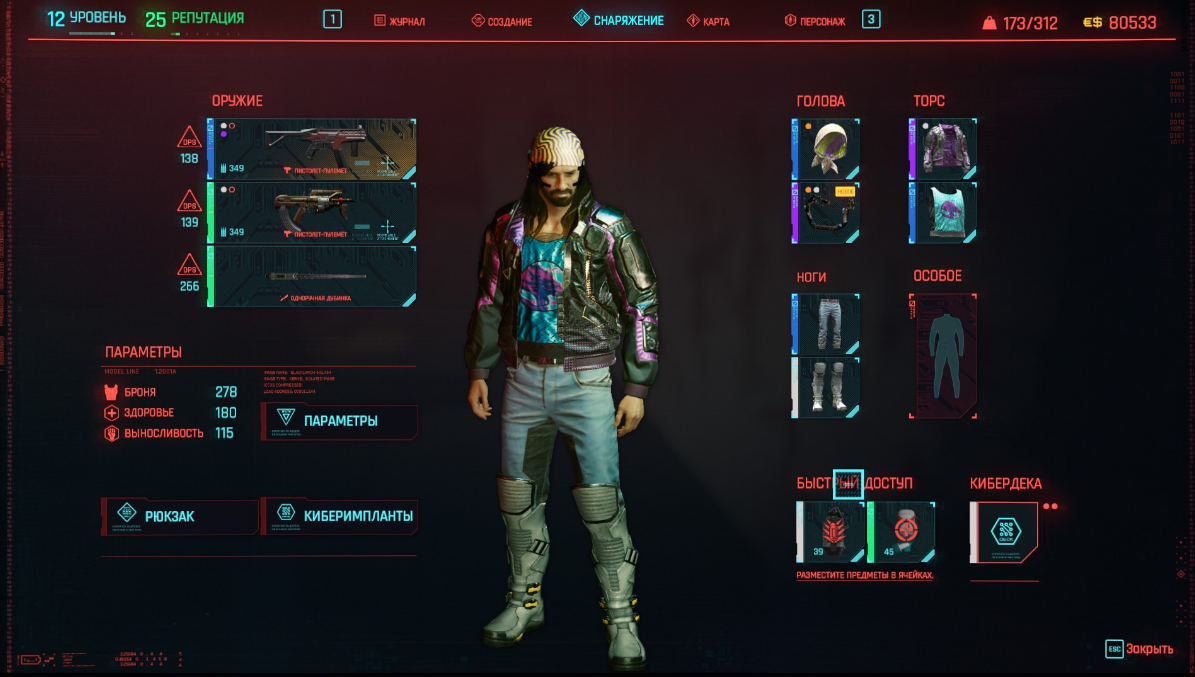Click the face accessory slot under Голова
This screenshot has width=1195, height=677.
pos(826,212)
